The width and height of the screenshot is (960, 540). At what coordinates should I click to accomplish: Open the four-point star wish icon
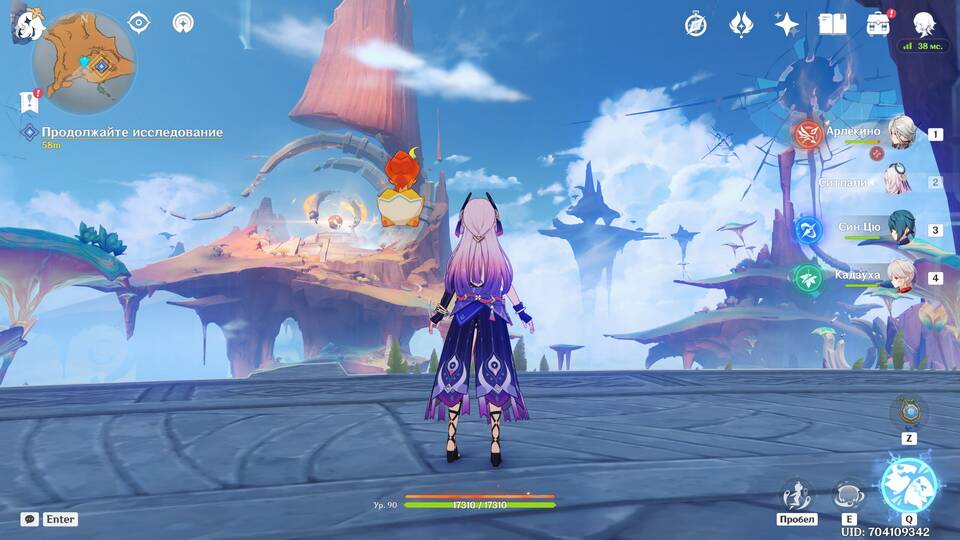(x=787, y=25)
